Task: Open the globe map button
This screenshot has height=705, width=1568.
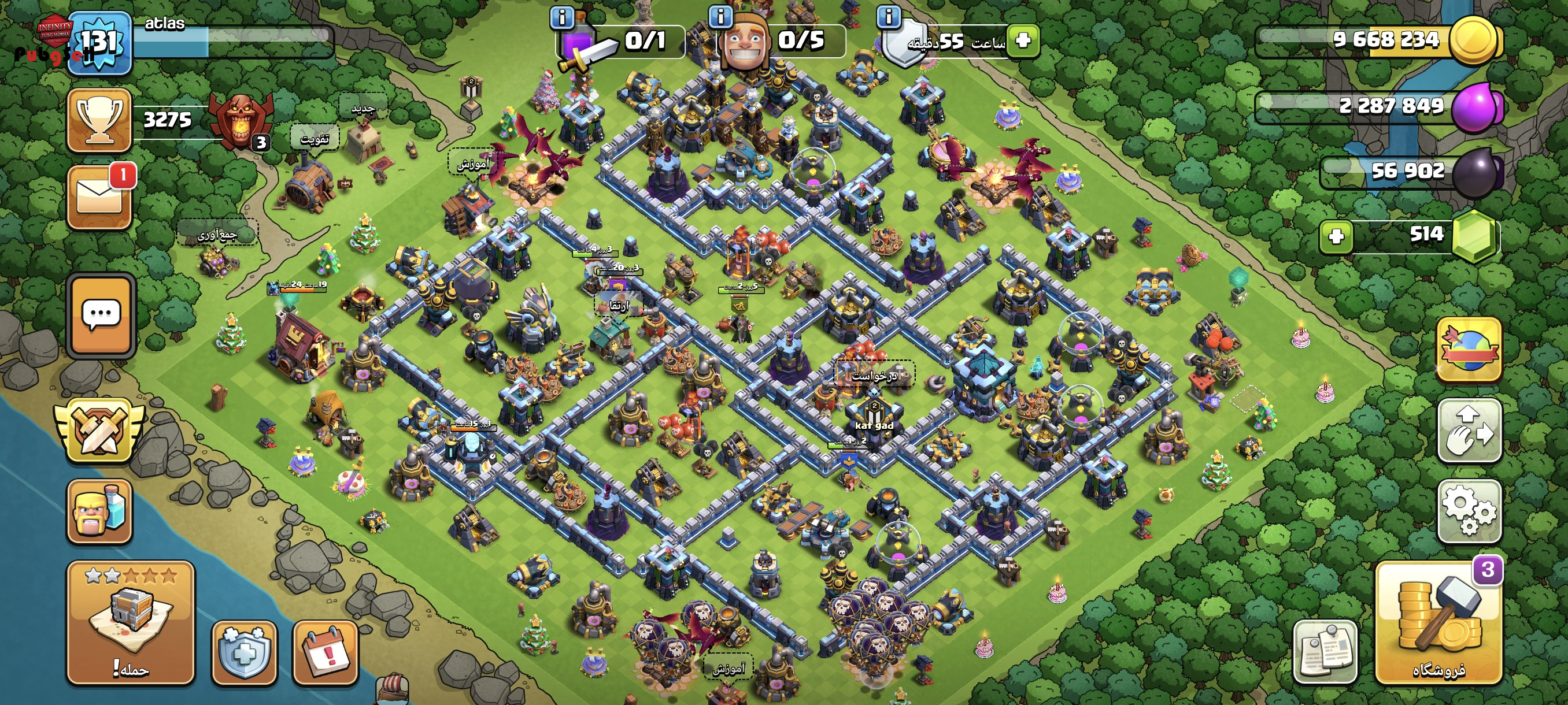Action: (1469, 350)
